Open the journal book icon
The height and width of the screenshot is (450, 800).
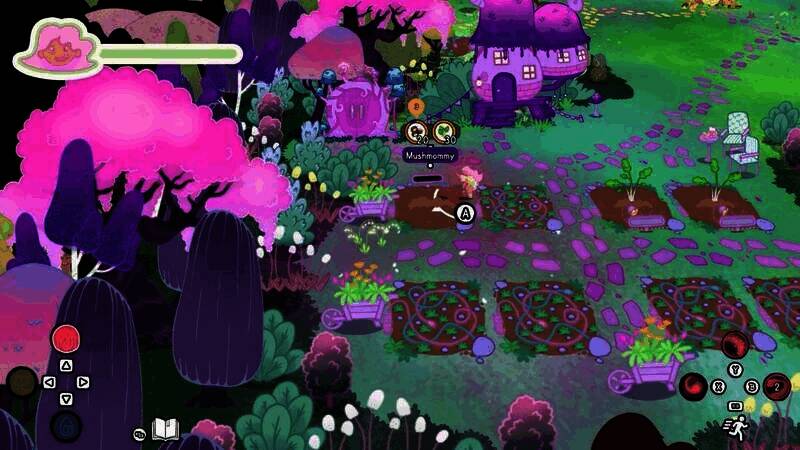tap(165, 430)
